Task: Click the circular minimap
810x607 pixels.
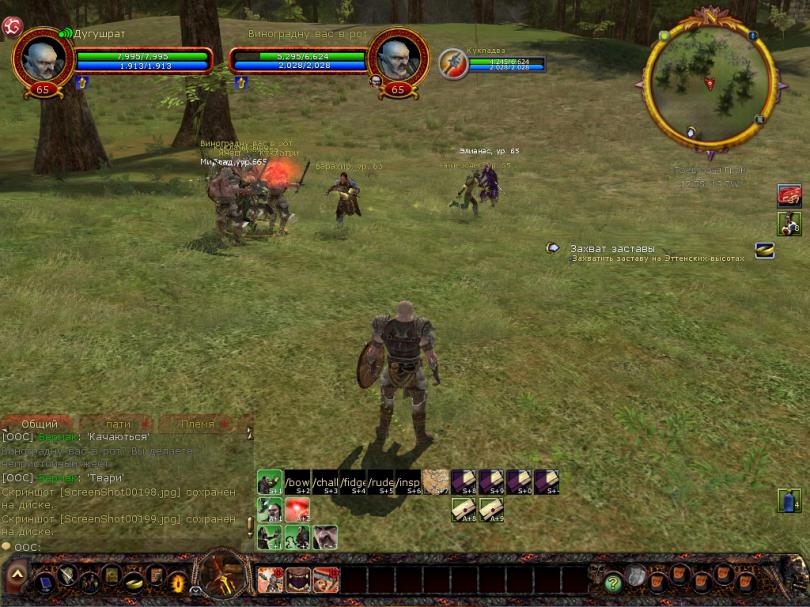Action: click(709, 83)
